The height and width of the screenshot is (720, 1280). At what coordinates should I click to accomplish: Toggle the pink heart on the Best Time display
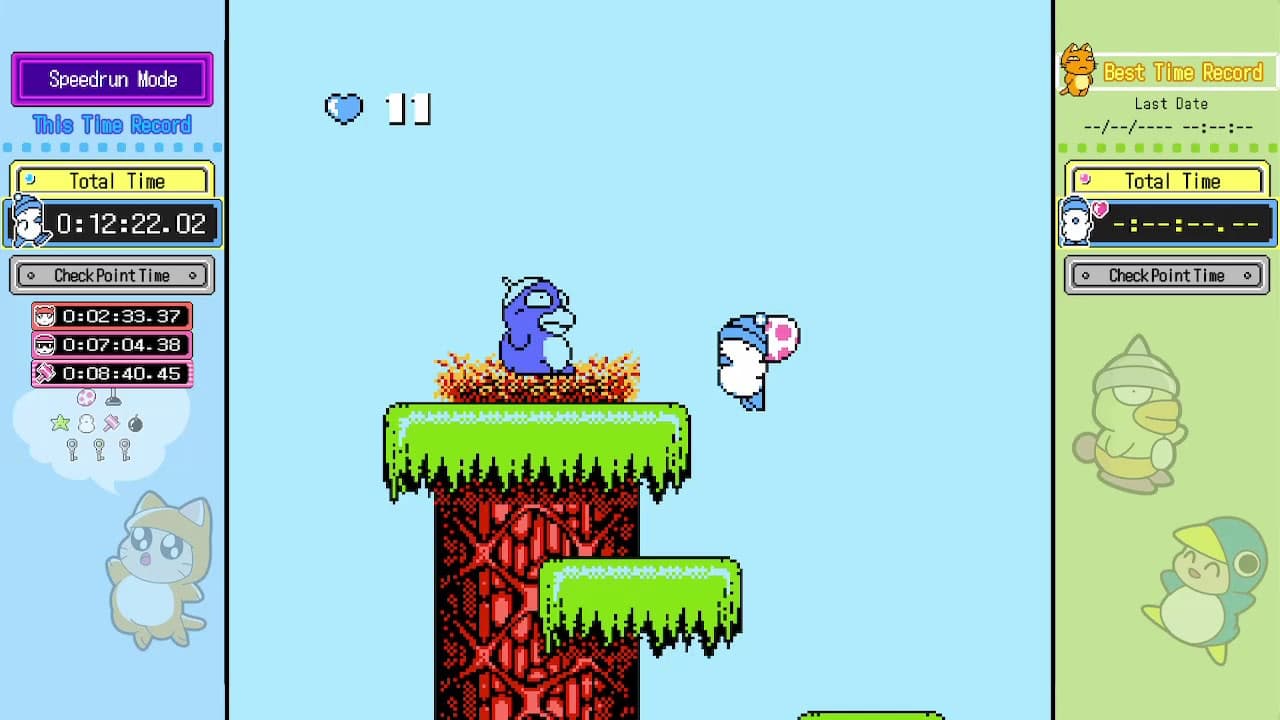pos(1100,210)
